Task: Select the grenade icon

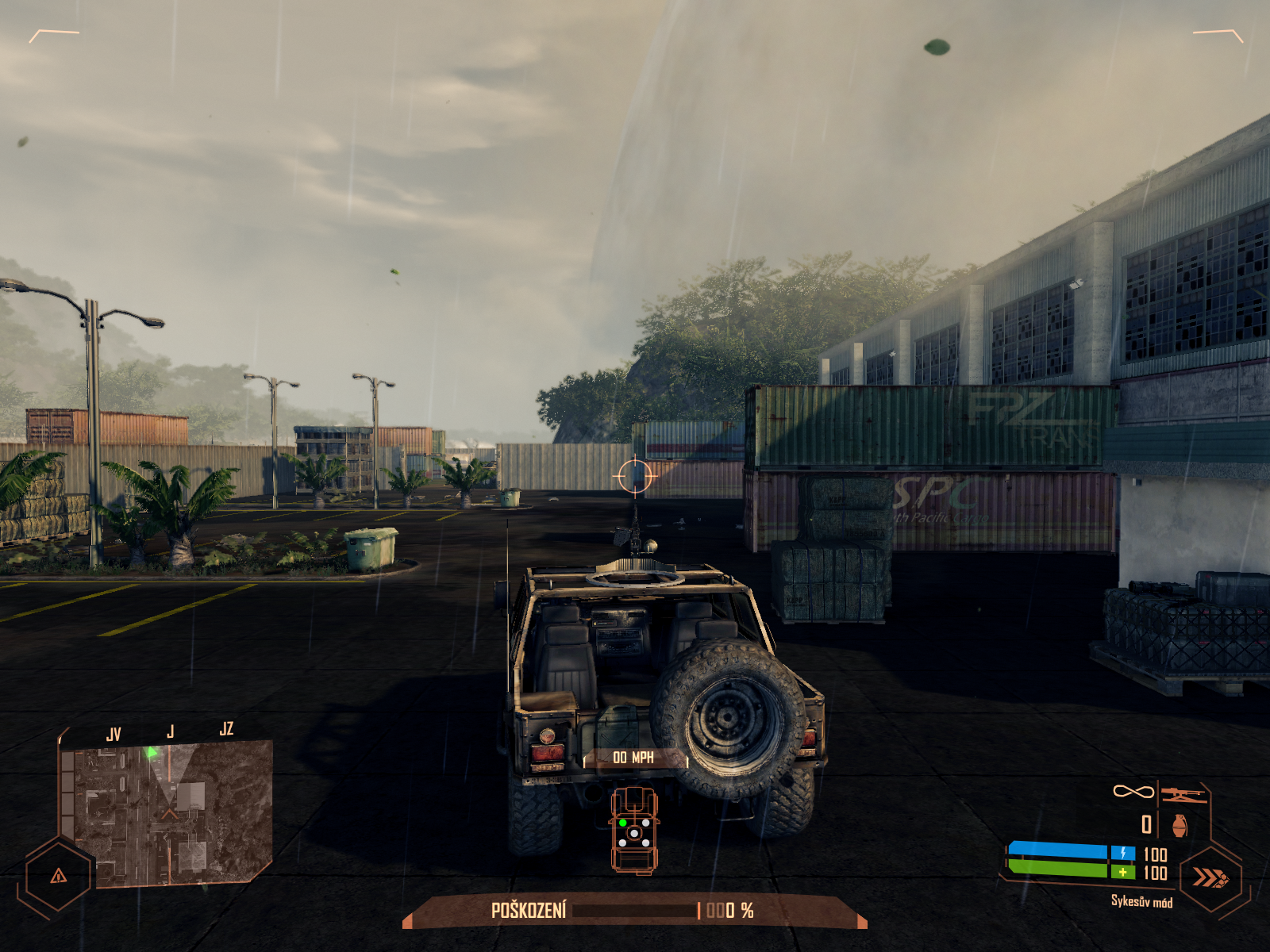Action: pyautogui.click(x=1180, y=825)
